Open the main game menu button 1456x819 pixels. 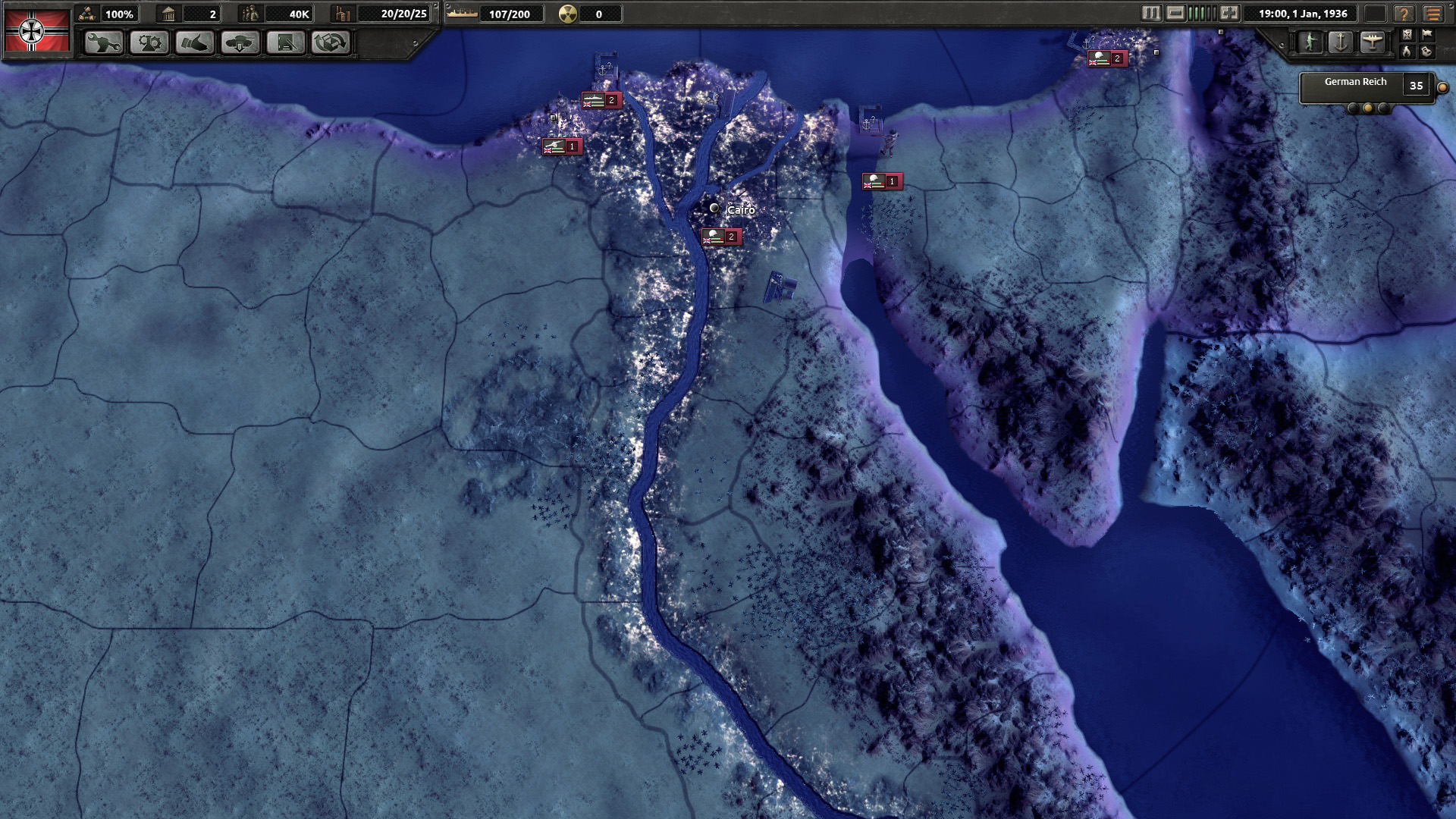pos(1432,14)
